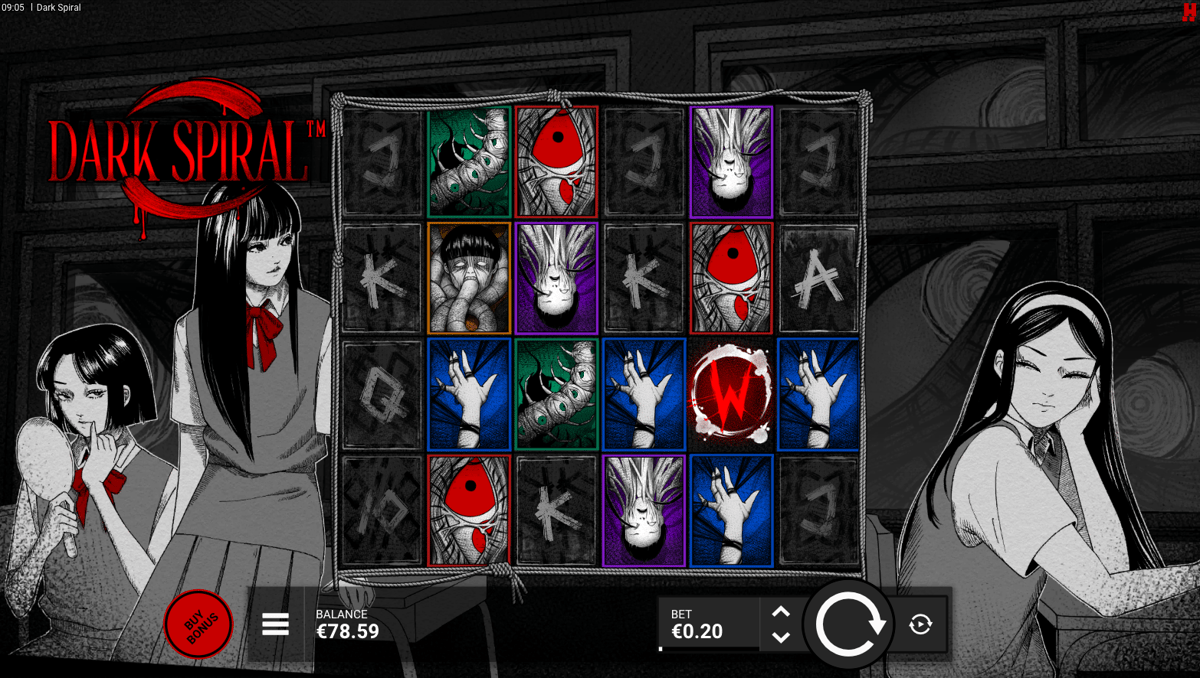Open the Buy Bonus feature
Screen dimensions: 1200x678
click(x=198, y=626)
